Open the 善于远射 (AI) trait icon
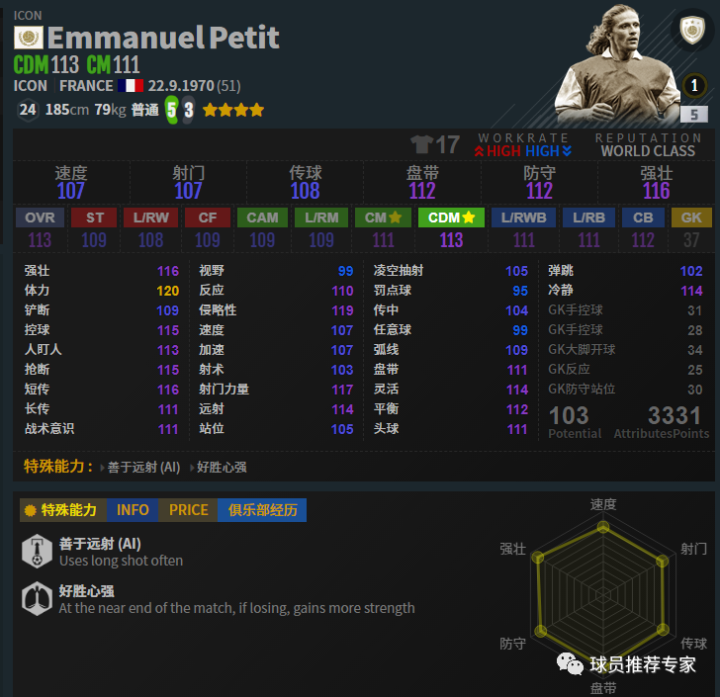Viewport: 720px width, 697px height. tap(37, 551)
